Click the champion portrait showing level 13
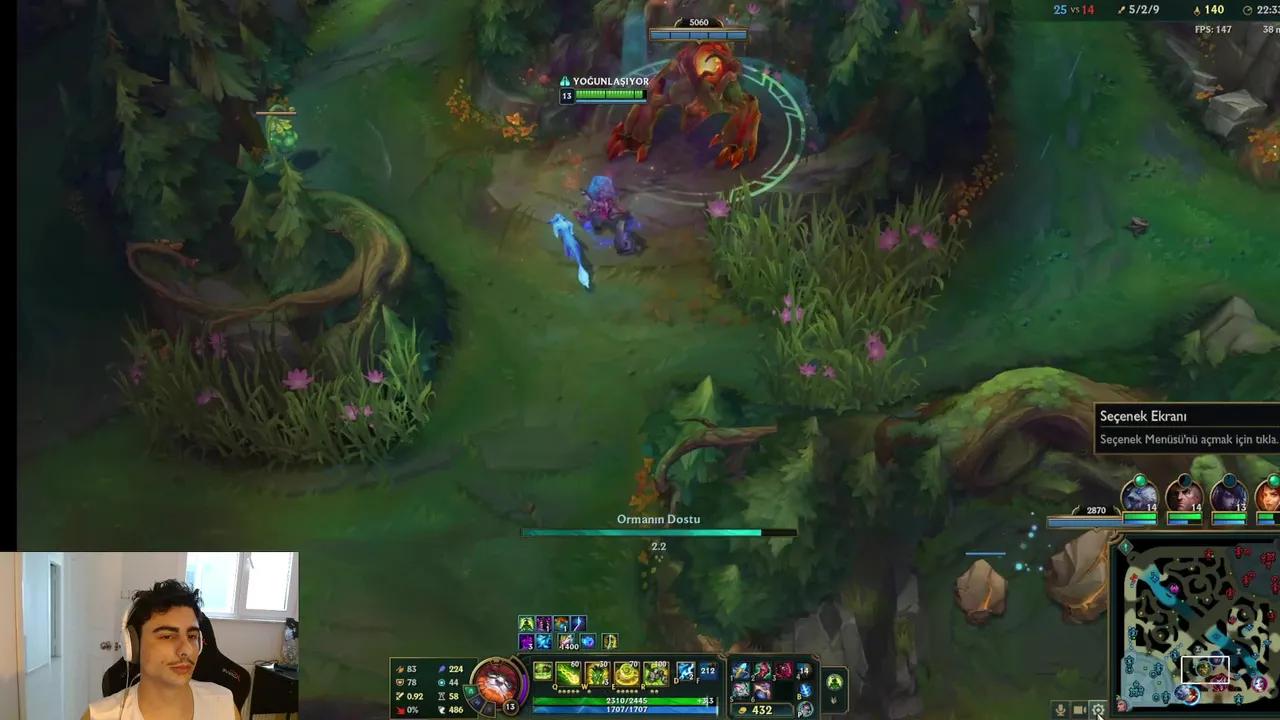 point(498,685)
